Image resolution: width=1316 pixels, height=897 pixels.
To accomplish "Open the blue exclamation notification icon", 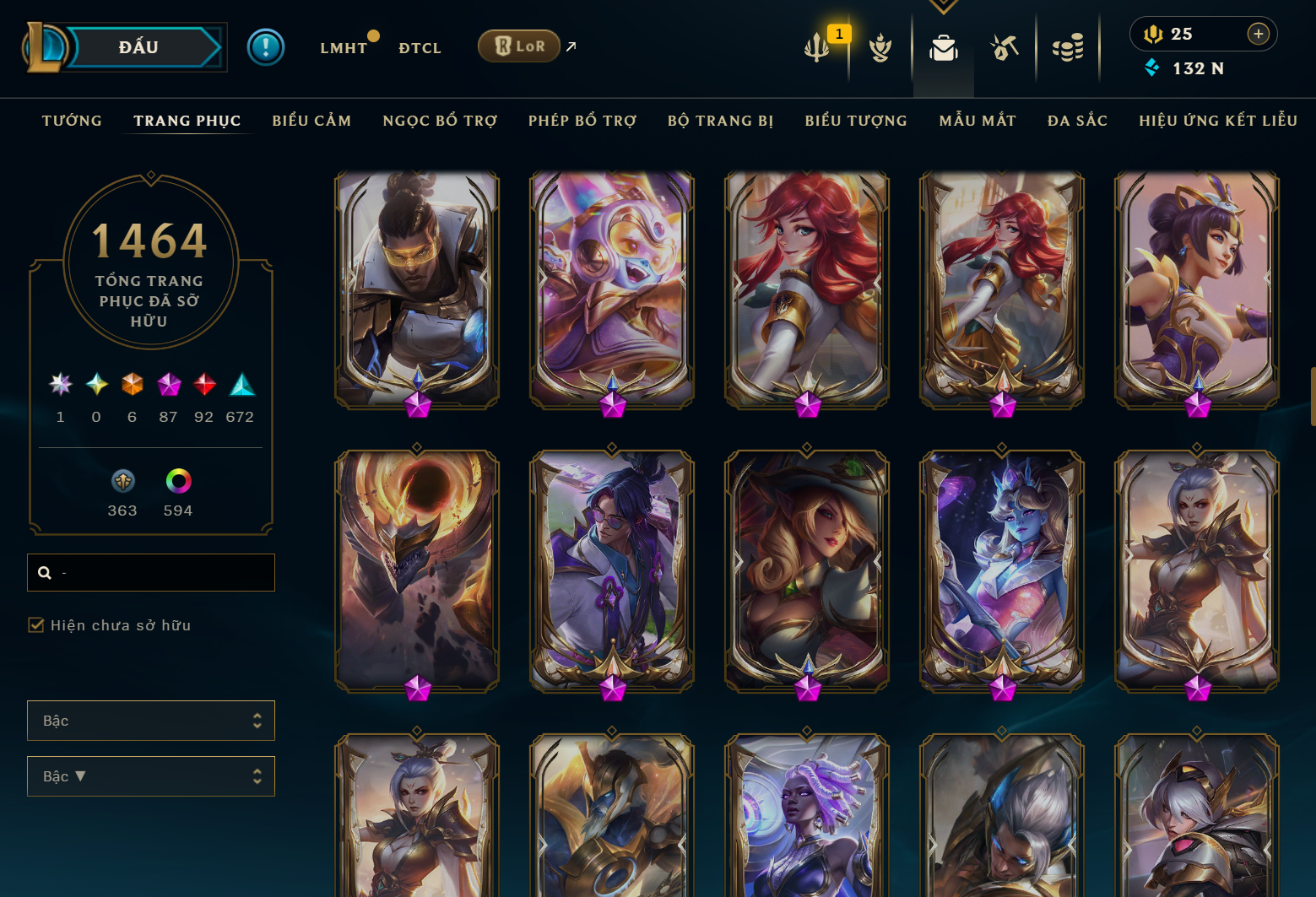I will [266, 47].
